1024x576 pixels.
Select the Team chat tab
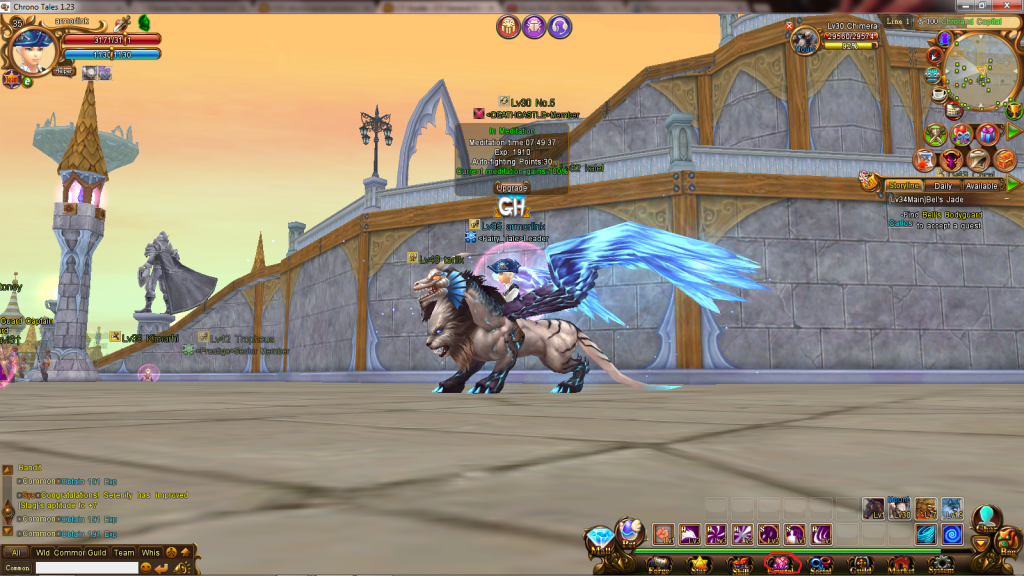pos(124,552)
